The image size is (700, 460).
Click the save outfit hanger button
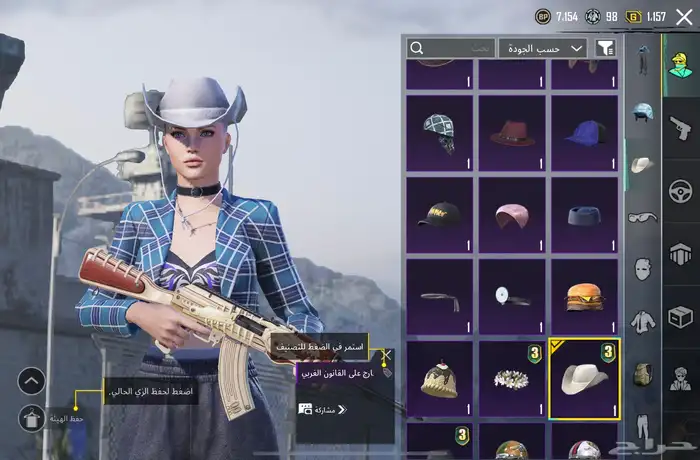31,418
